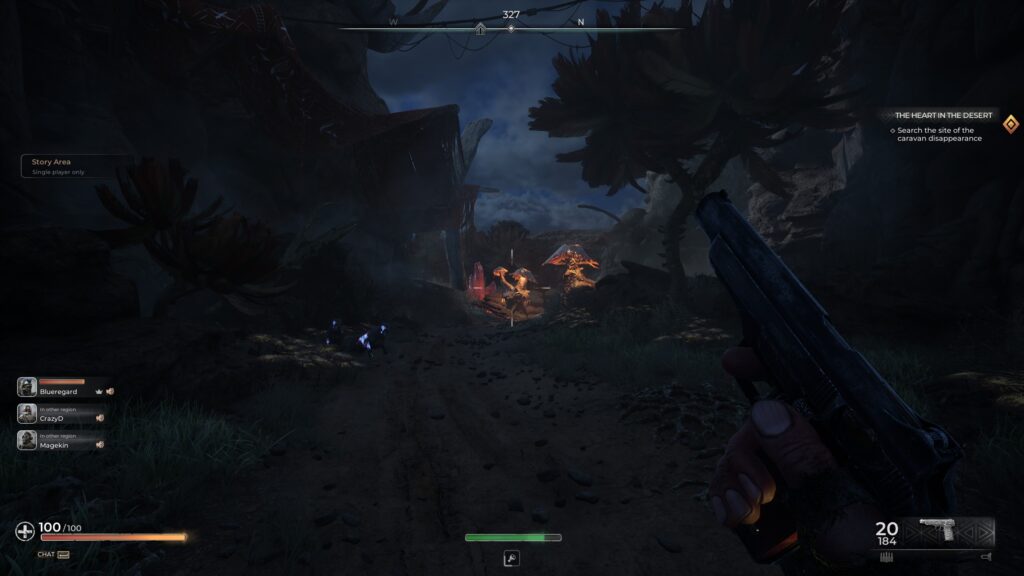1024x576 pixels.
Task: Mute CrazyD's voice speaker icon
Action: pos(100,418)
